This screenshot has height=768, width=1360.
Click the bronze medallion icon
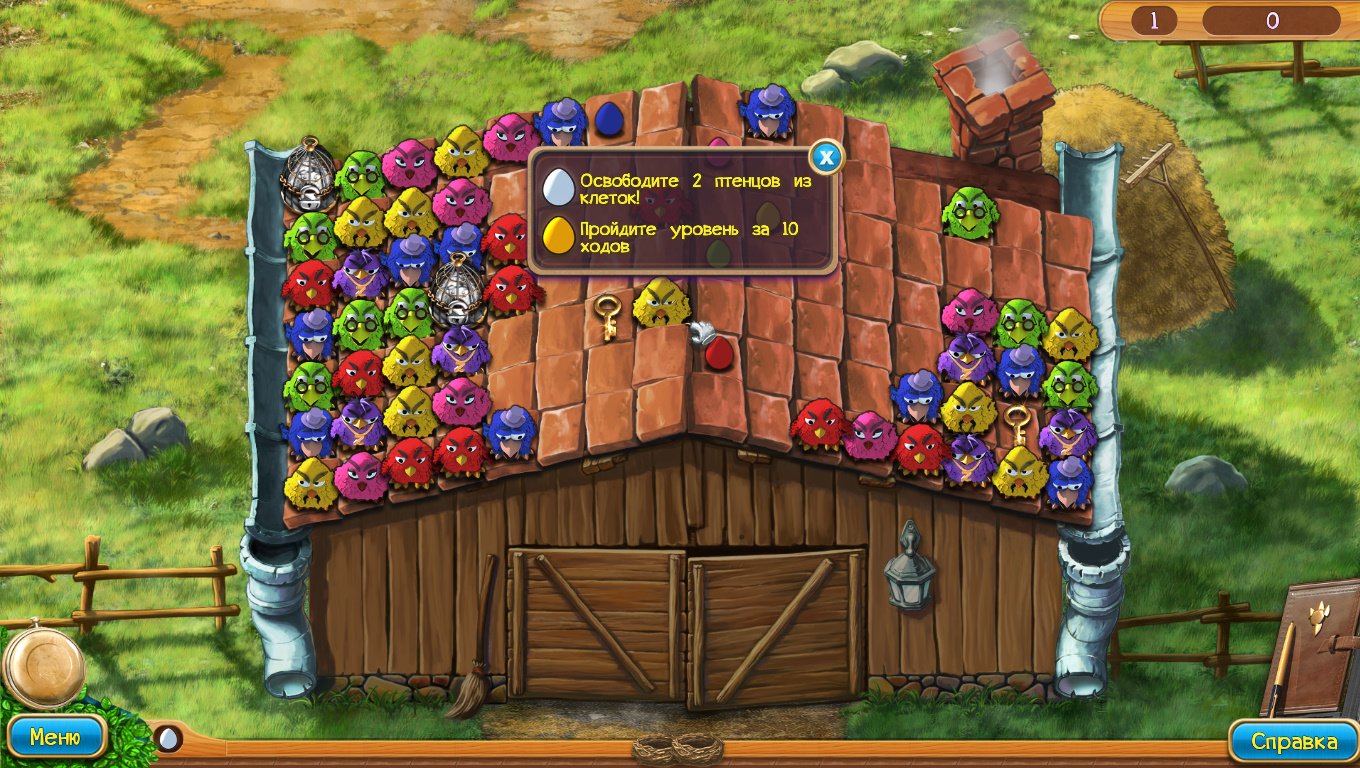[x=42, y=665]
